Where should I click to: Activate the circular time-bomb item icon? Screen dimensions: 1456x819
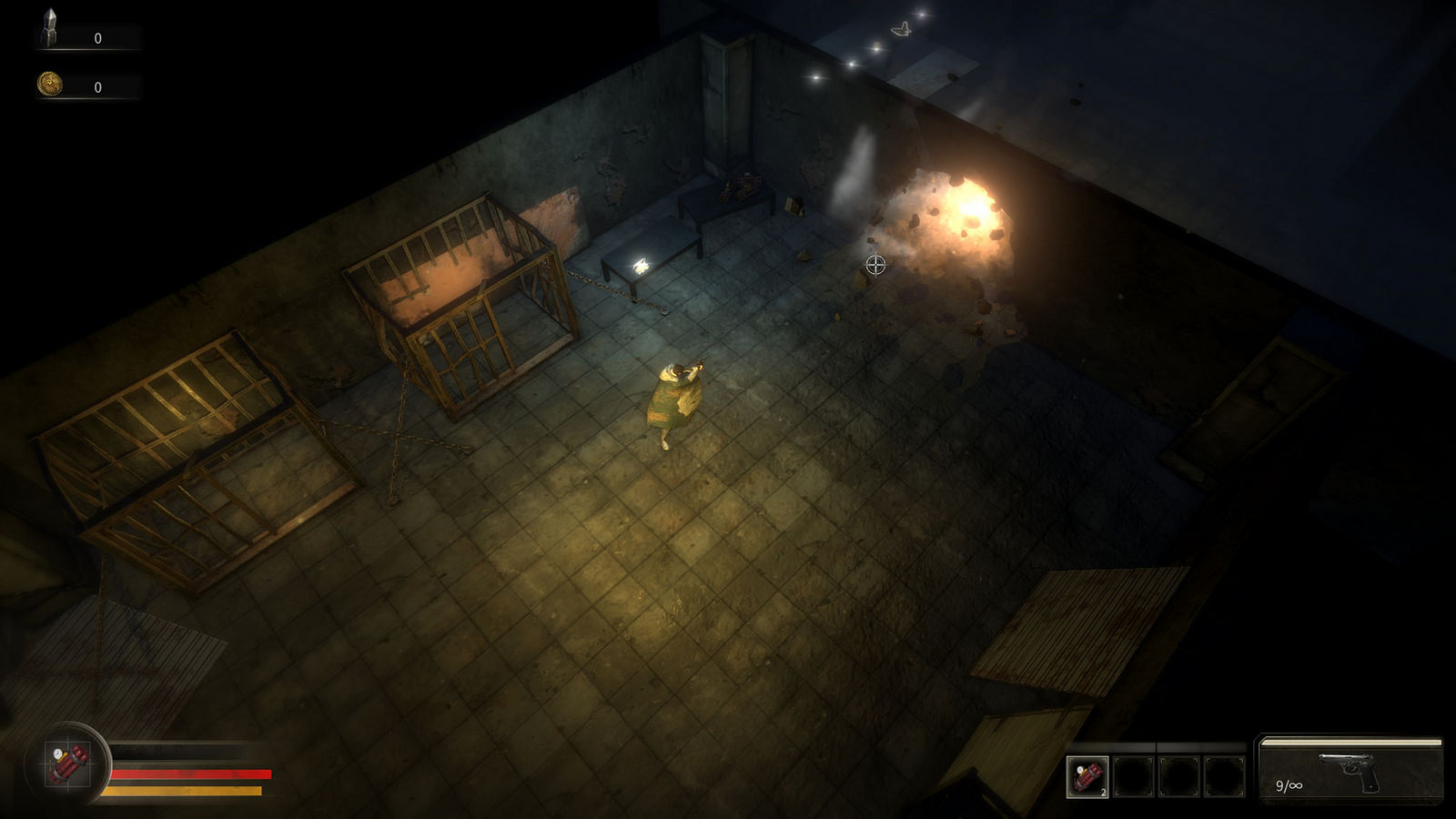click(68, 764)
